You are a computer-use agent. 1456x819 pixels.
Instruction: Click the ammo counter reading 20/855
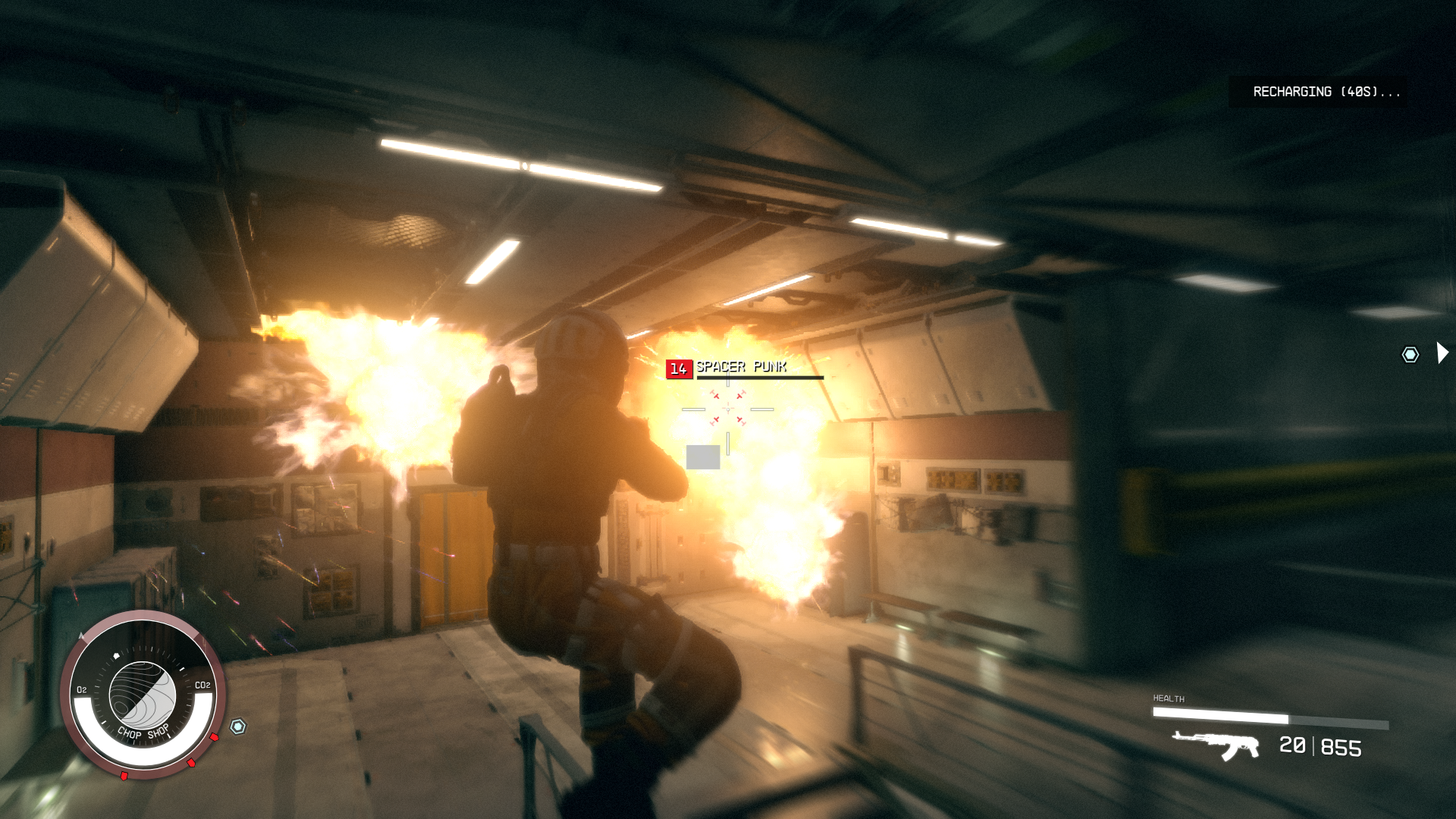point(1321,748)
